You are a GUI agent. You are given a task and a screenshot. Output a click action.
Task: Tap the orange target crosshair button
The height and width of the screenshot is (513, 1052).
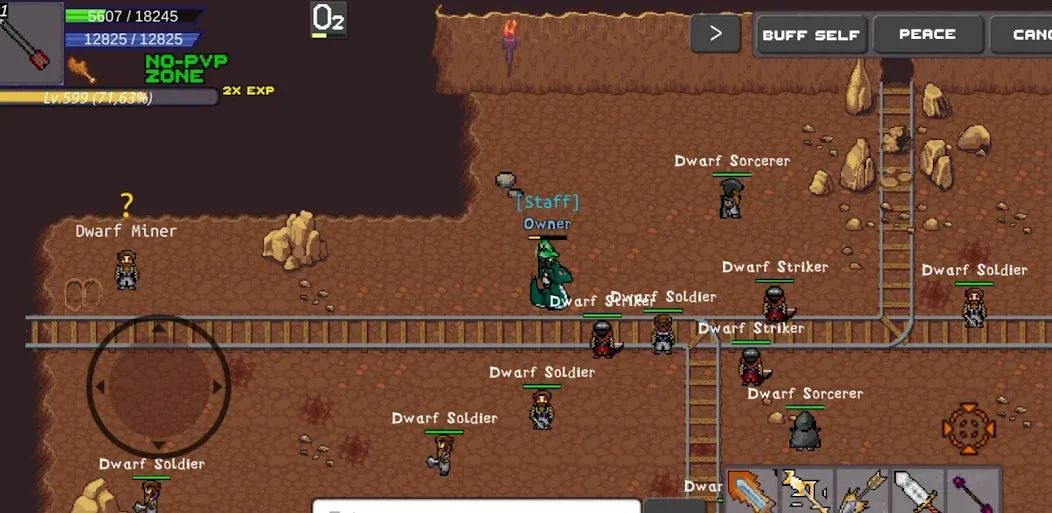click(968, 429)
